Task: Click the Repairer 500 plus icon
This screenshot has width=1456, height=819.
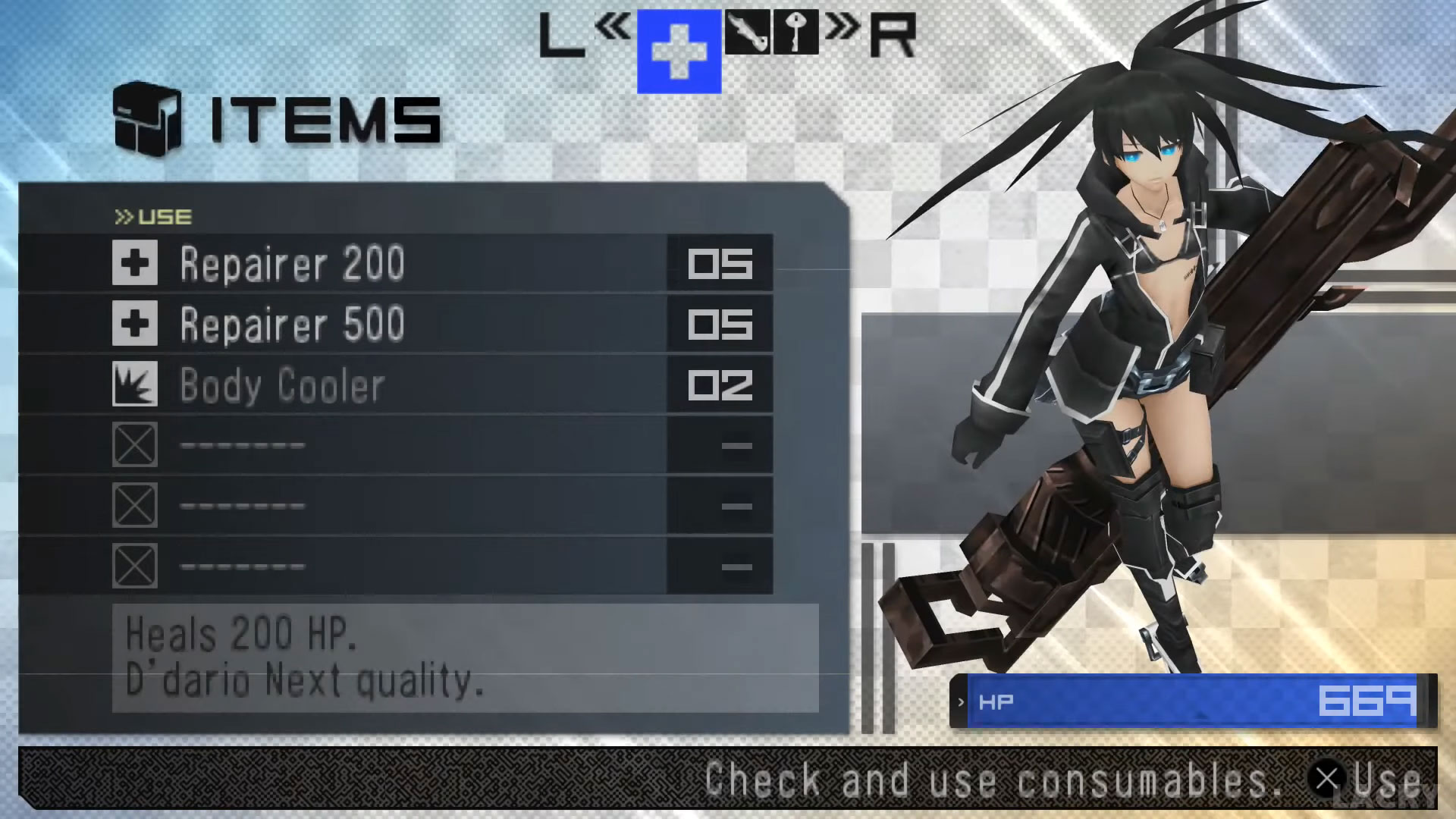Action: 135,325
